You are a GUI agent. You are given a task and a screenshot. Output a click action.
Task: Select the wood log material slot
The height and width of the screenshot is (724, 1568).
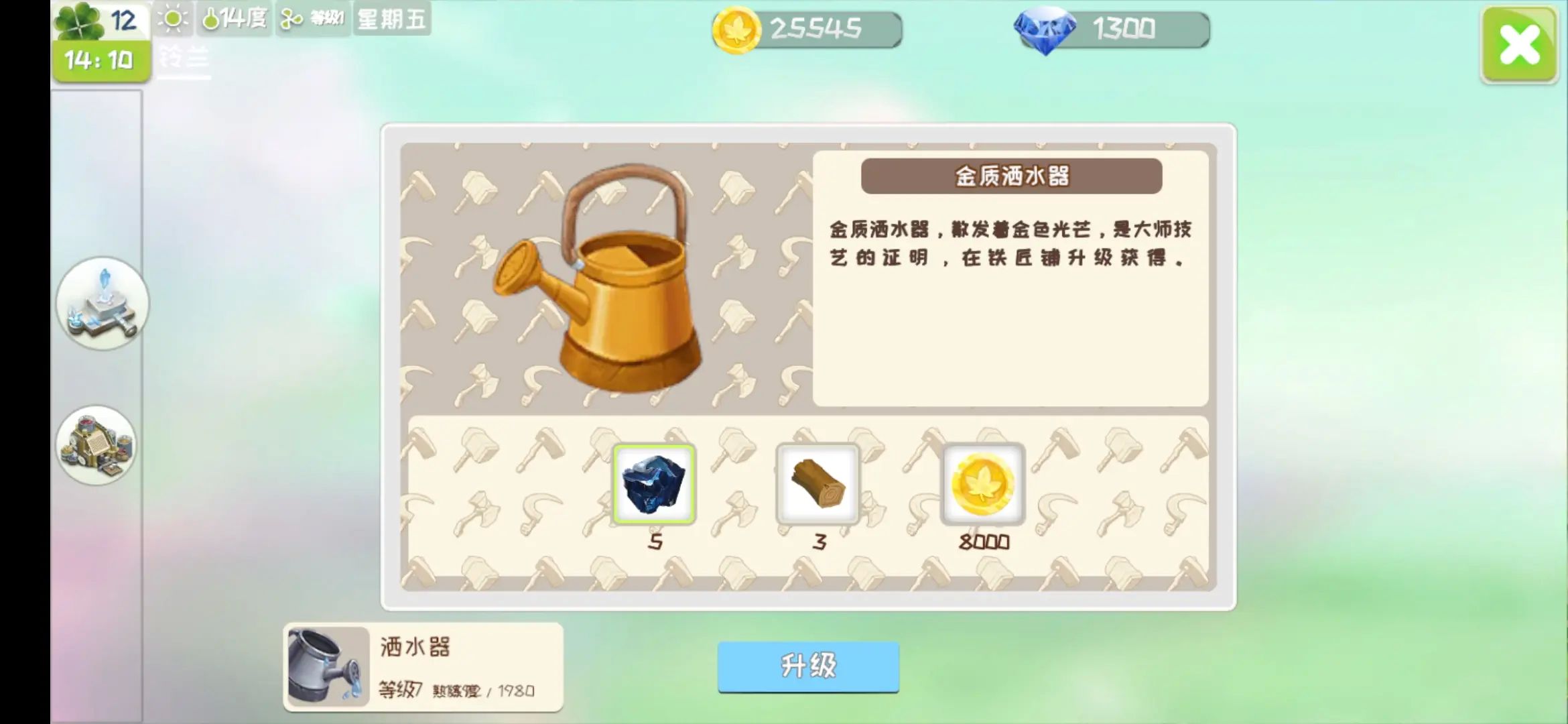(x=818, y=484)
